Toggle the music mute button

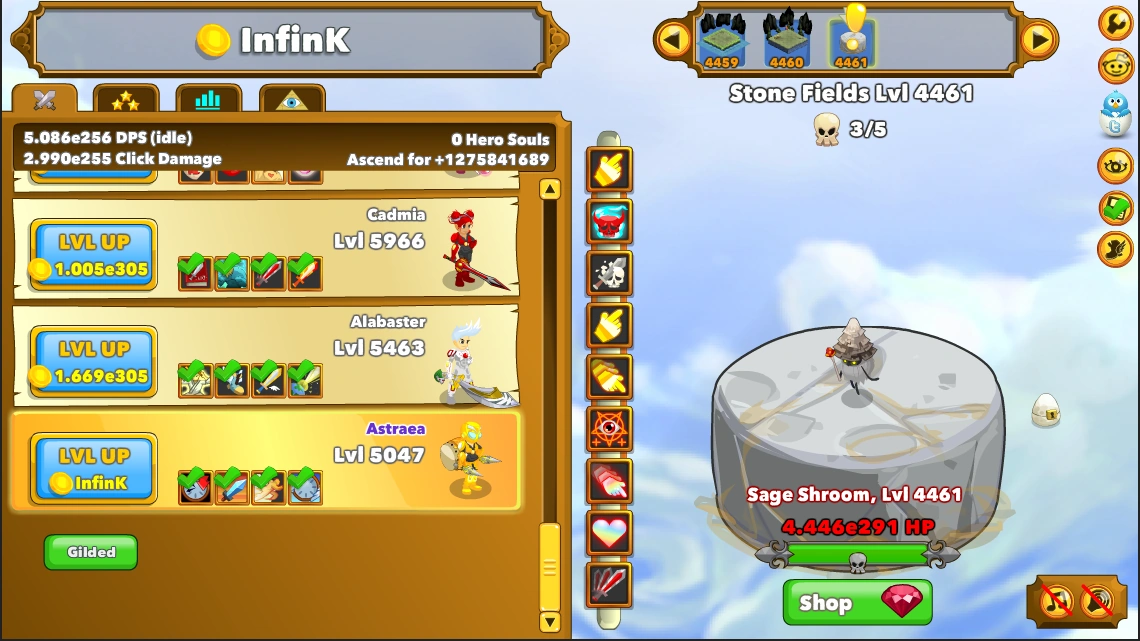[x=1057, y=600]
